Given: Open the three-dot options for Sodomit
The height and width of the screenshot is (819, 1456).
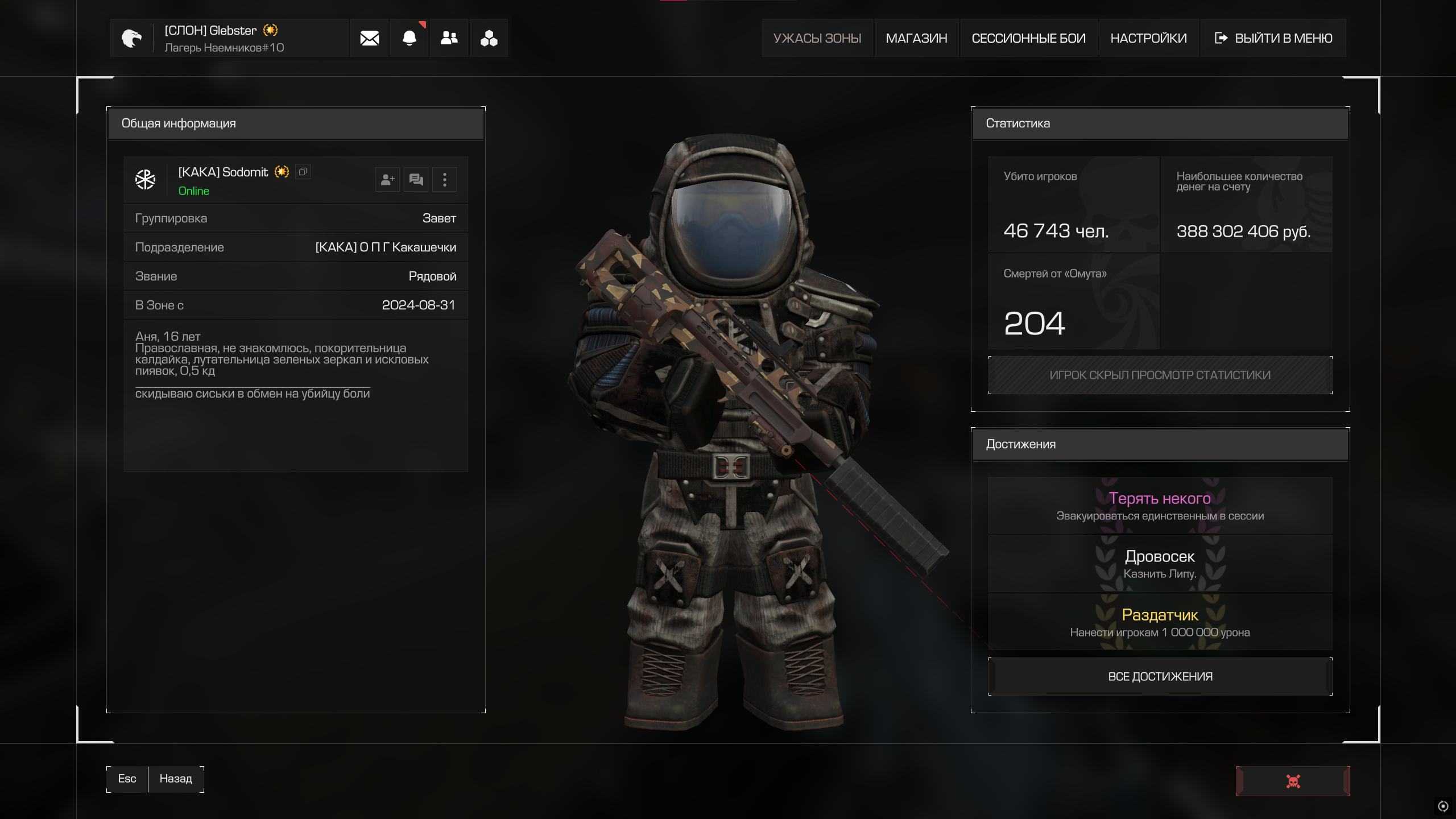Looking at the screenshot, I should point(445,180).
